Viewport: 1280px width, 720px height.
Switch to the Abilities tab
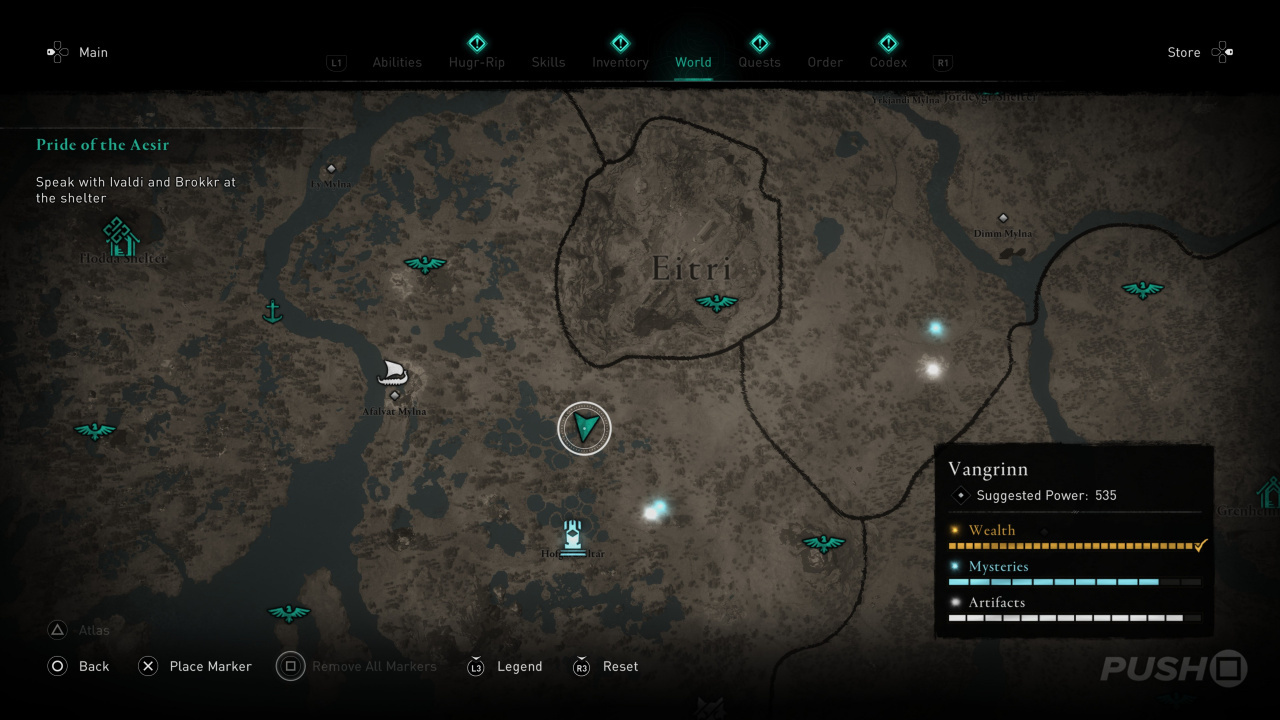click(397, 62)
